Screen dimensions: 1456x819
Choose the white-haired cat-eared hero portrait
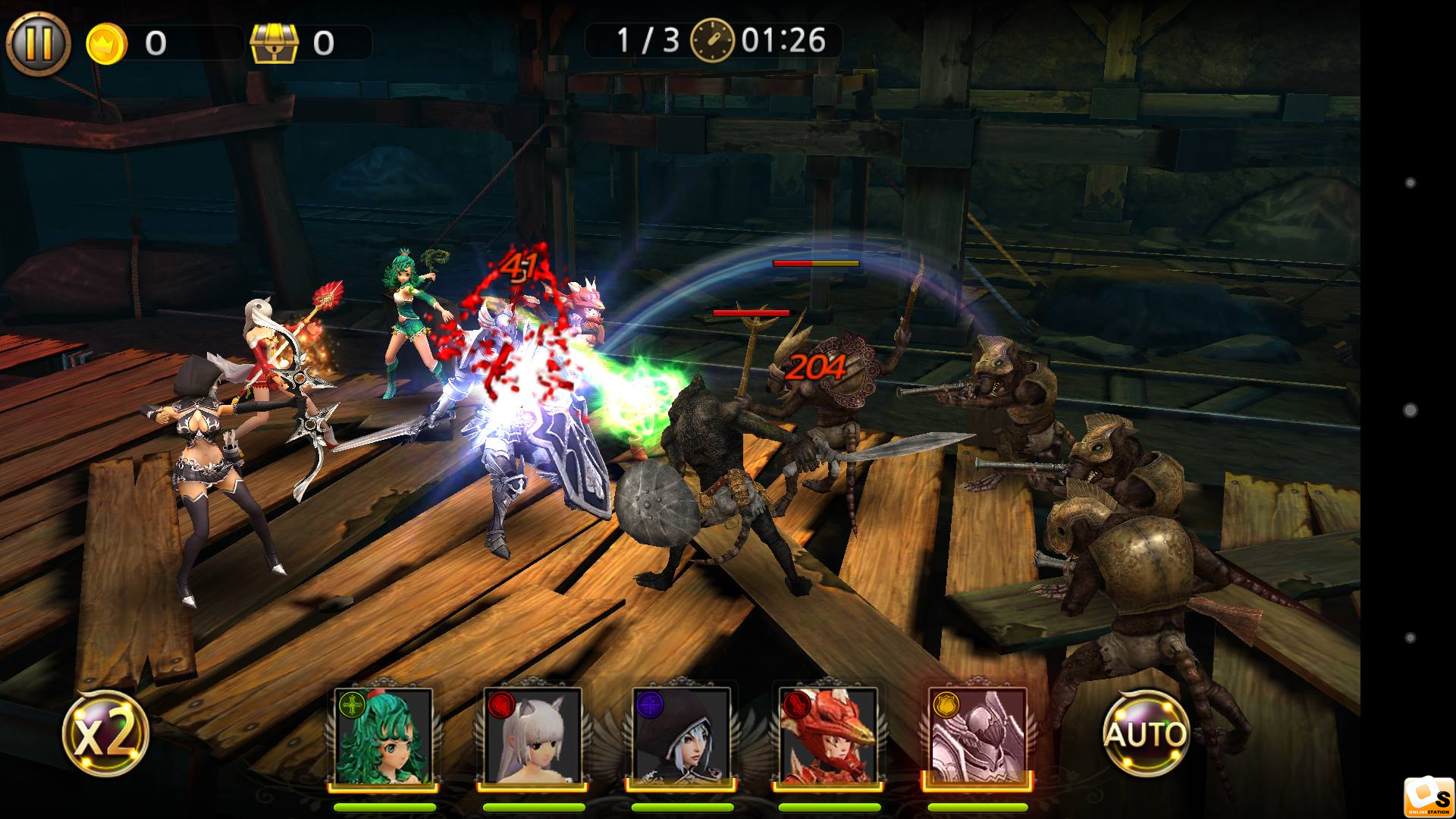(532, 736)
